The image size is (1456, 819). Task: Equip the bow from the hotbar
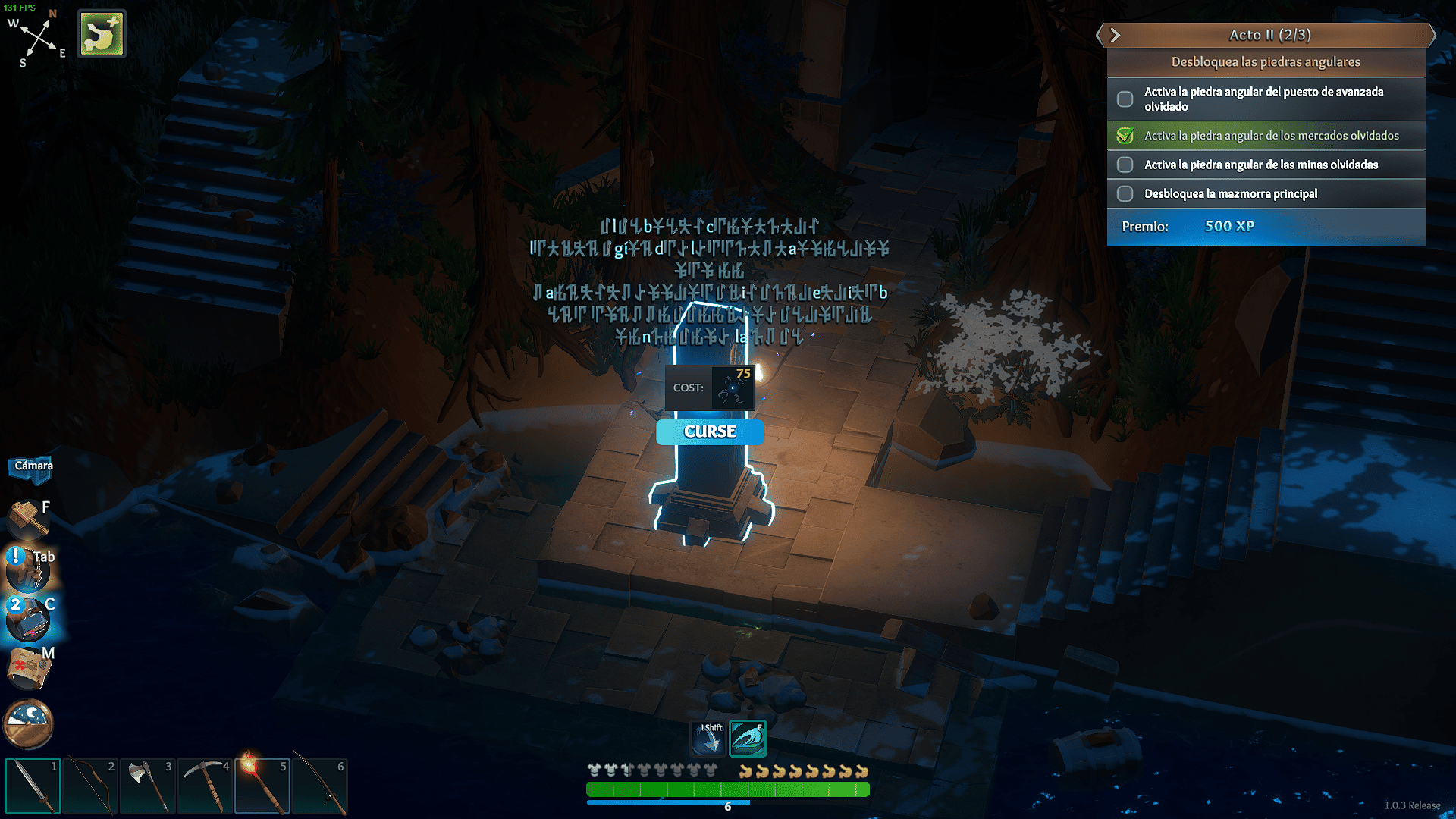(x=90, y=786)
